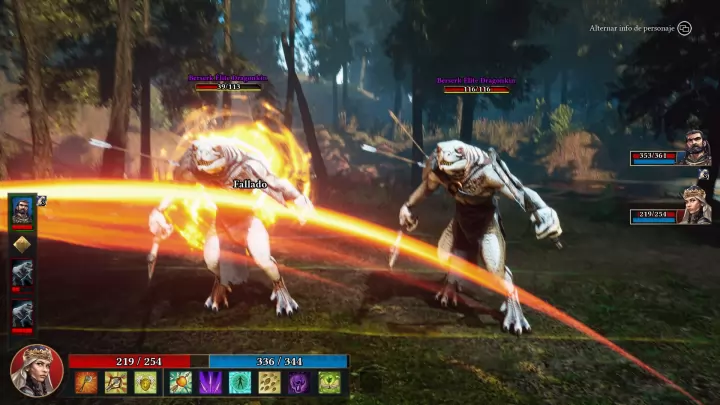Use the crossed-weapons shield ability
This screenshot has width=720, height=405.
pyautogui.click(x=116, y=382)
